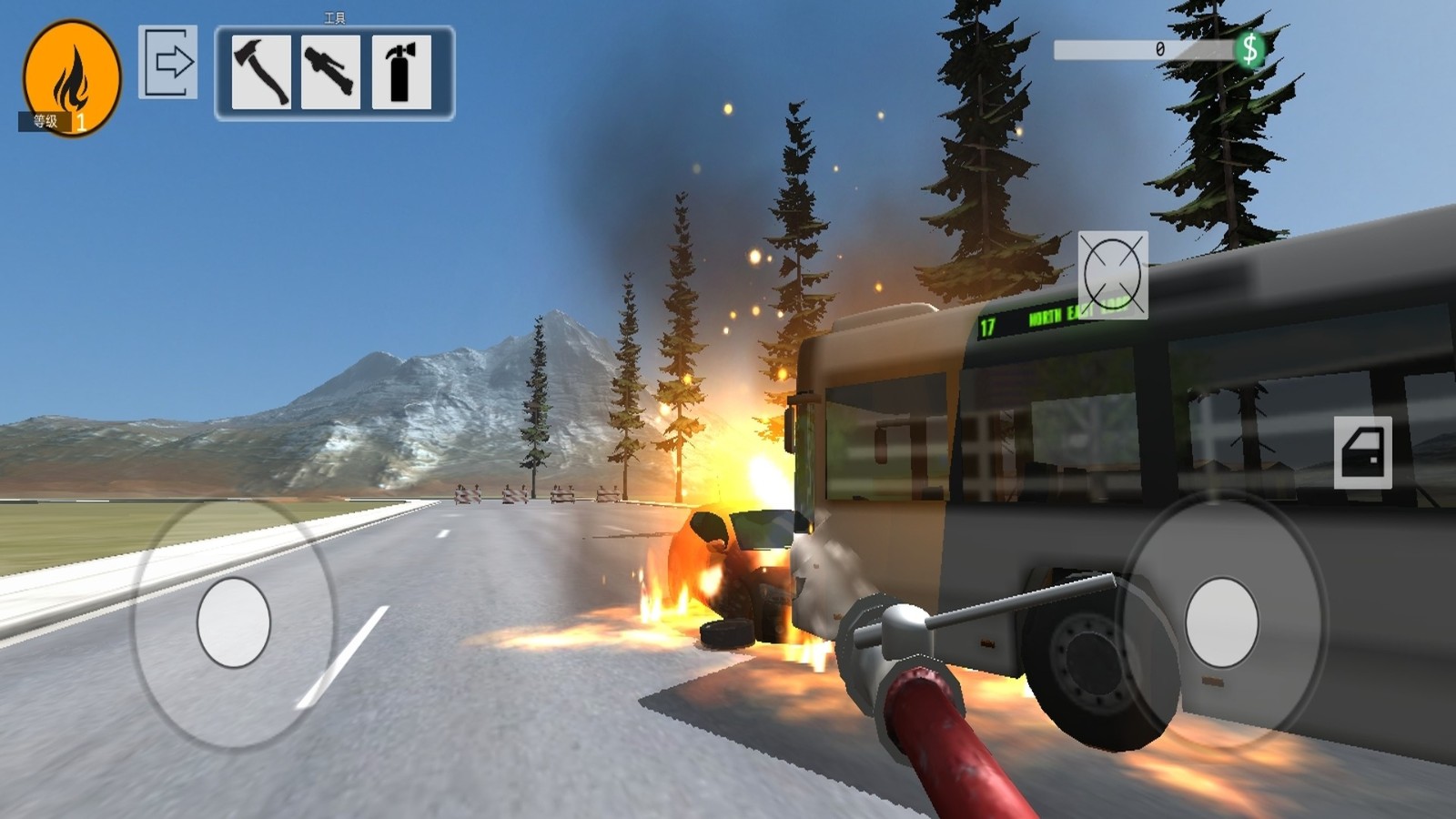Touch the left movement joystick knob
Image resolution: width=1456 pixels, height=819 pixels.
(234, 622)
